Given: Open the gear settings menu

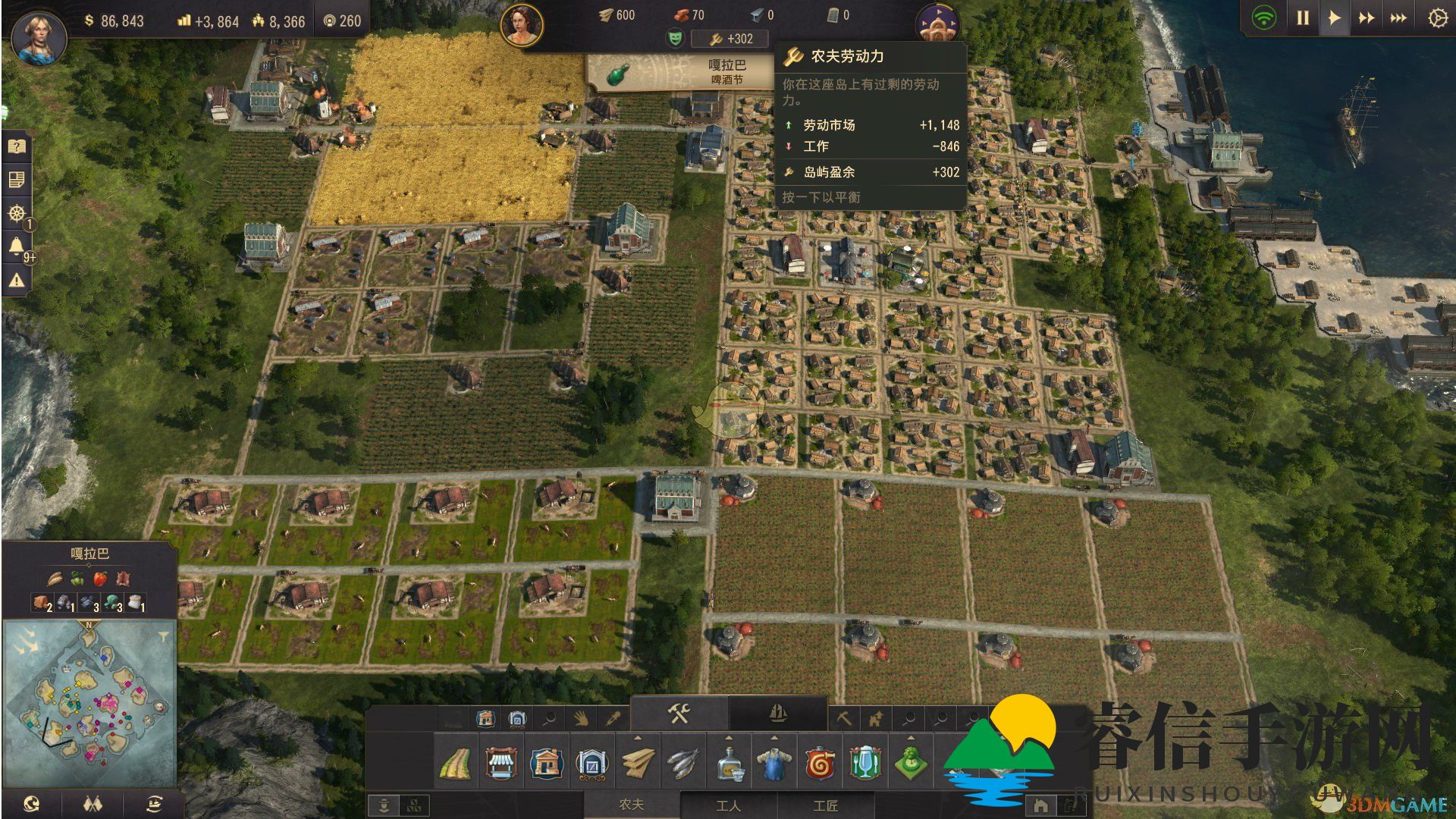Looking at the screenshot, I should click(x=1437, y=17).
